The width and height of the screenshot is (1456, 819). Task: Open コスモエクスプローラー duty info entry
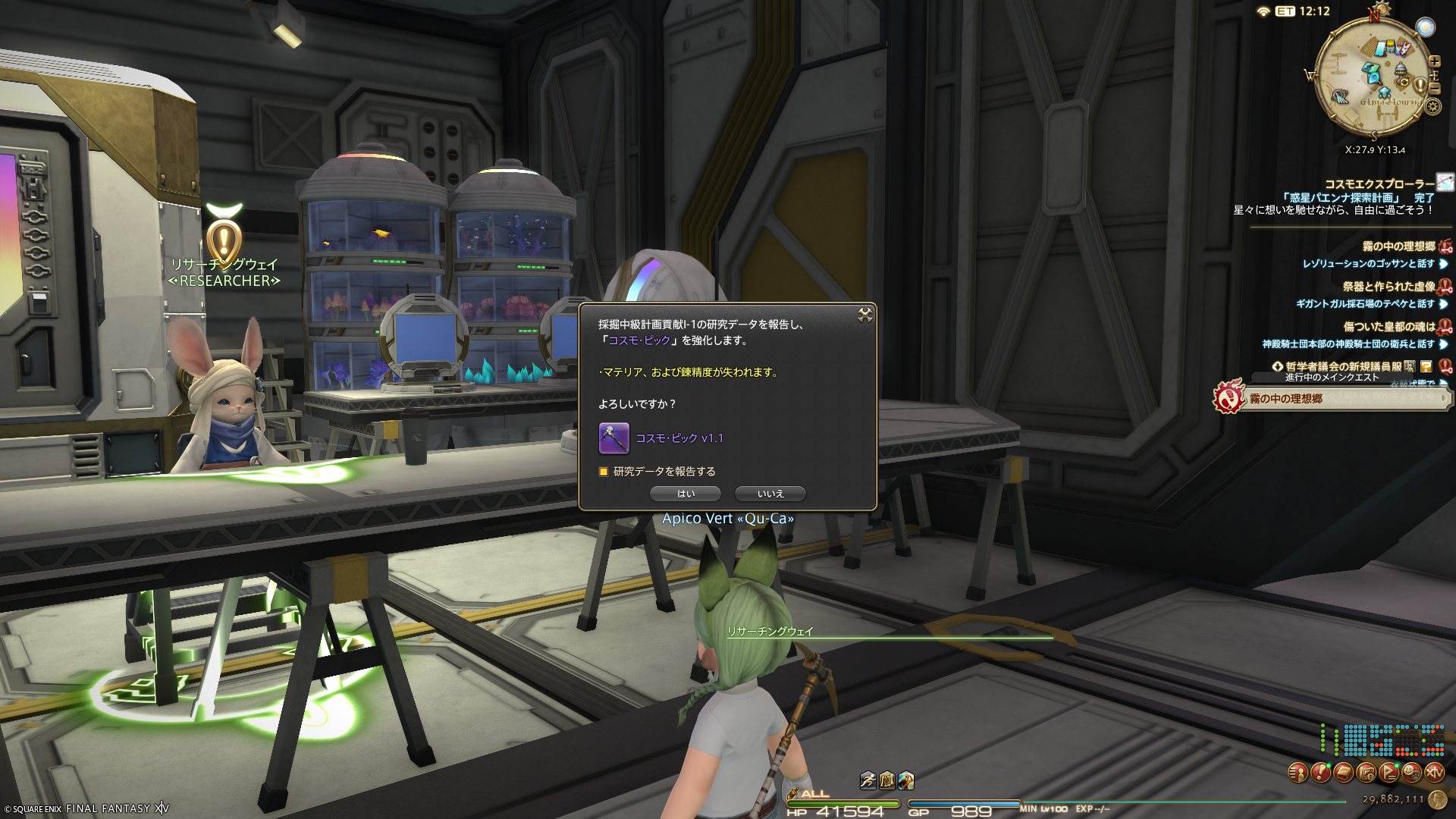click(x=1379, y=184)
